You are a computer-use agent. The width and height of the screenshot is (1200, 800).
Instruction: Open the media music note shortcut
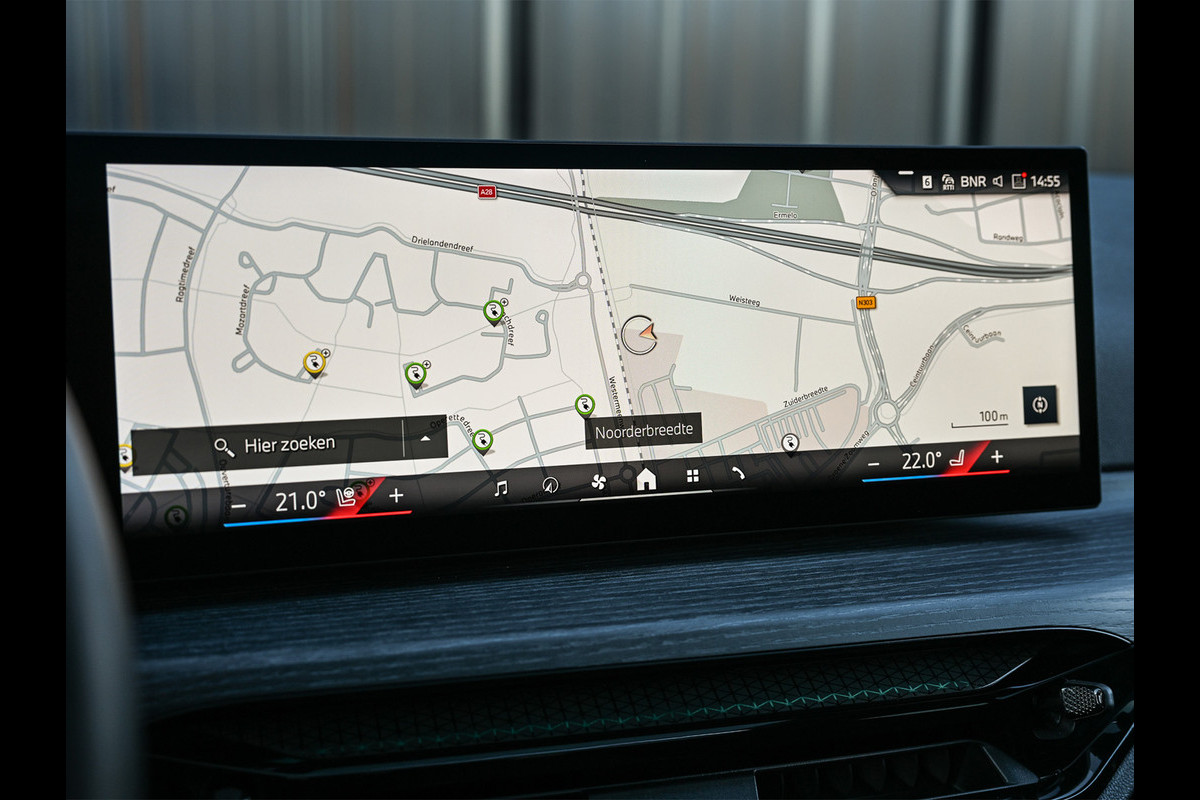(x=501, y=488)
